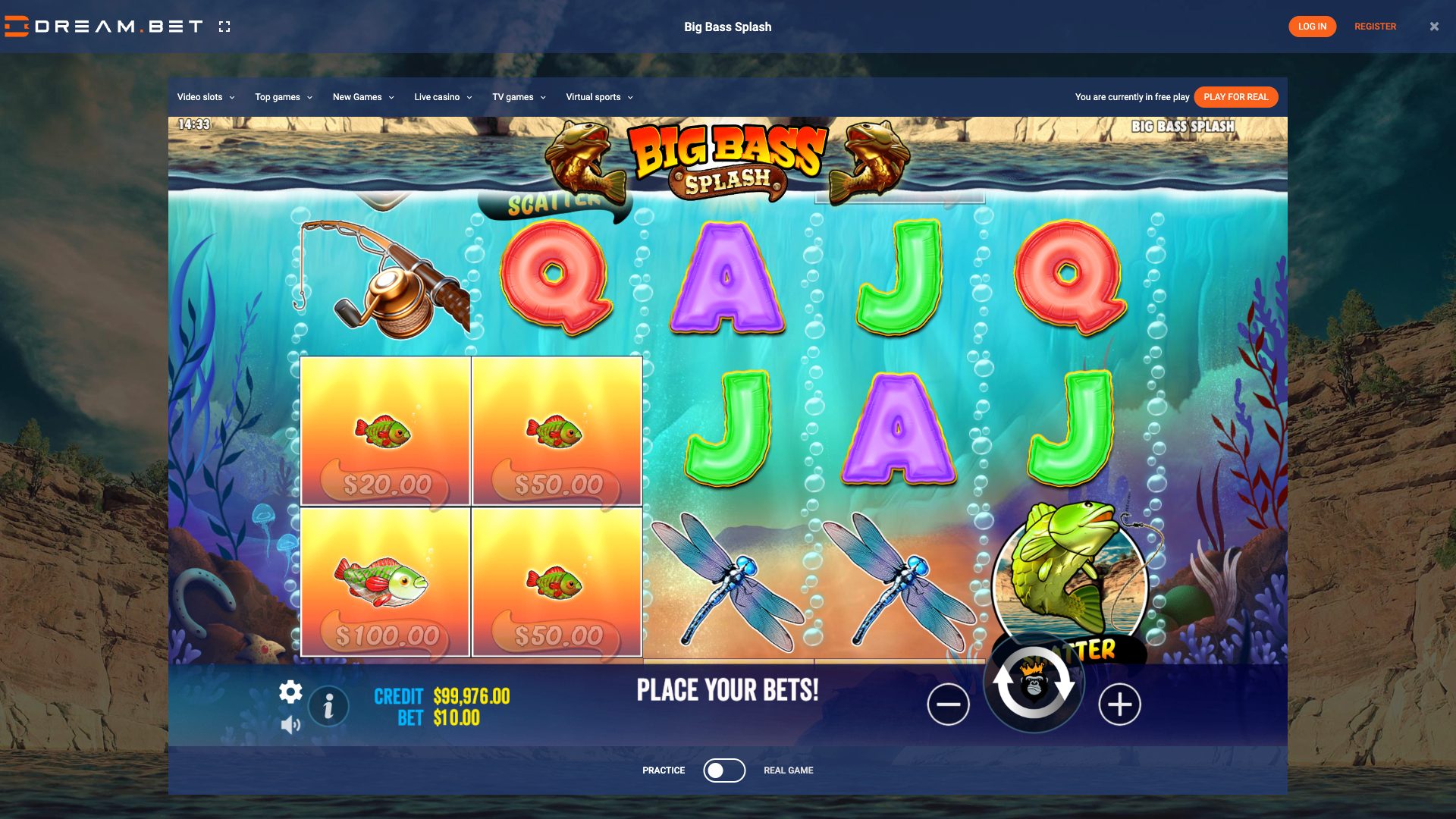Open the TV games menu
The height and width of the screenshot is (819, 1456).
(x=519, y=97)
